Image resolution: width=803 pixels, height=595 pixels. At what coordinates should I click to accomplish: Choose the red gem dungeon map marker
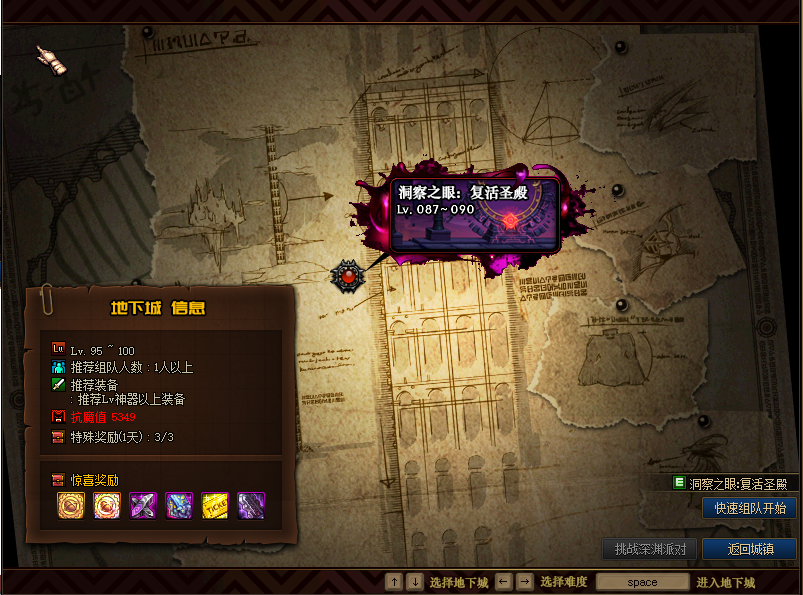(x=347, y=274)
